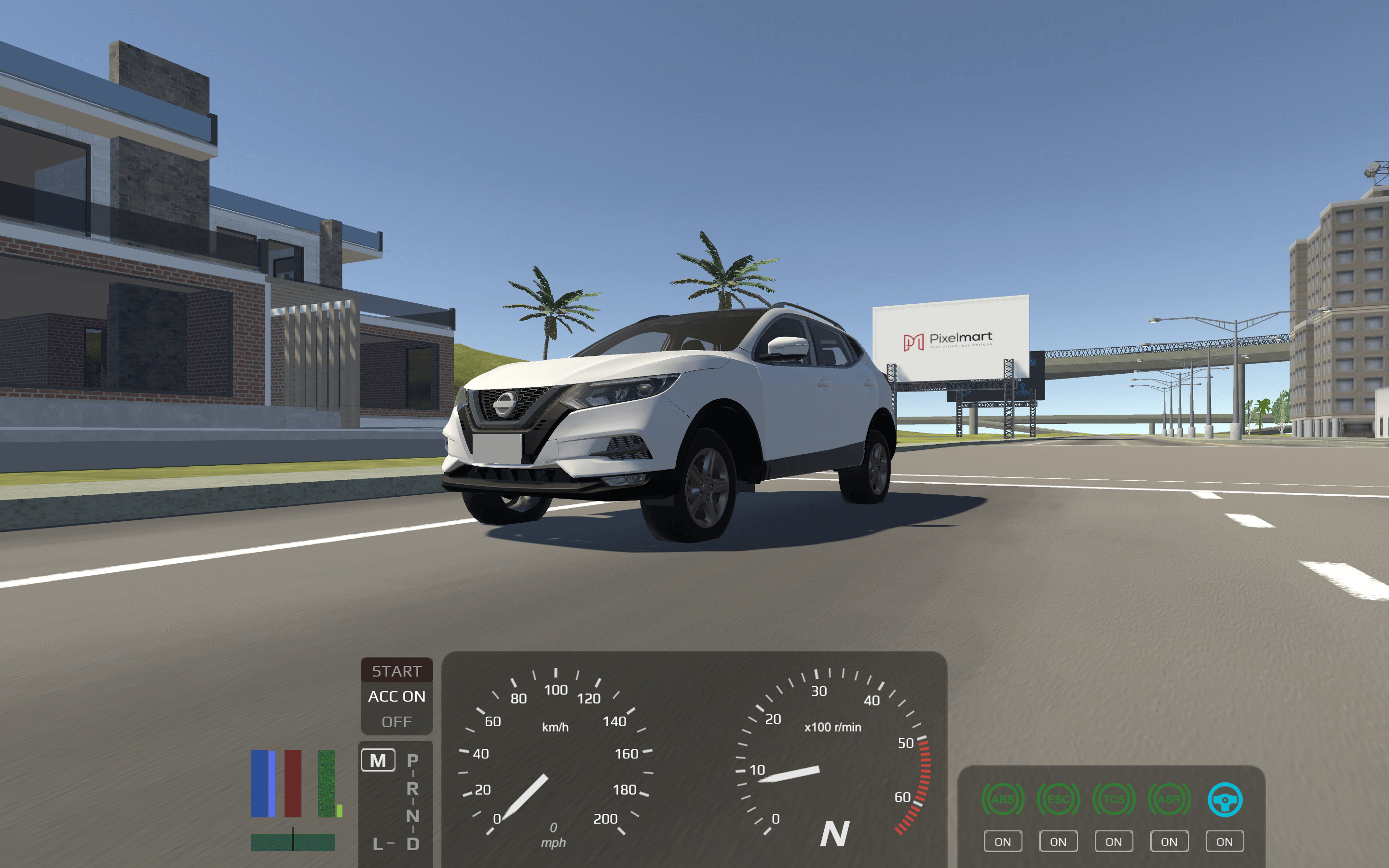Switch off the TCS ON toggle
Viewport: 1389px width, 868px height.
pyautogui.click(x=1114, y=841)
